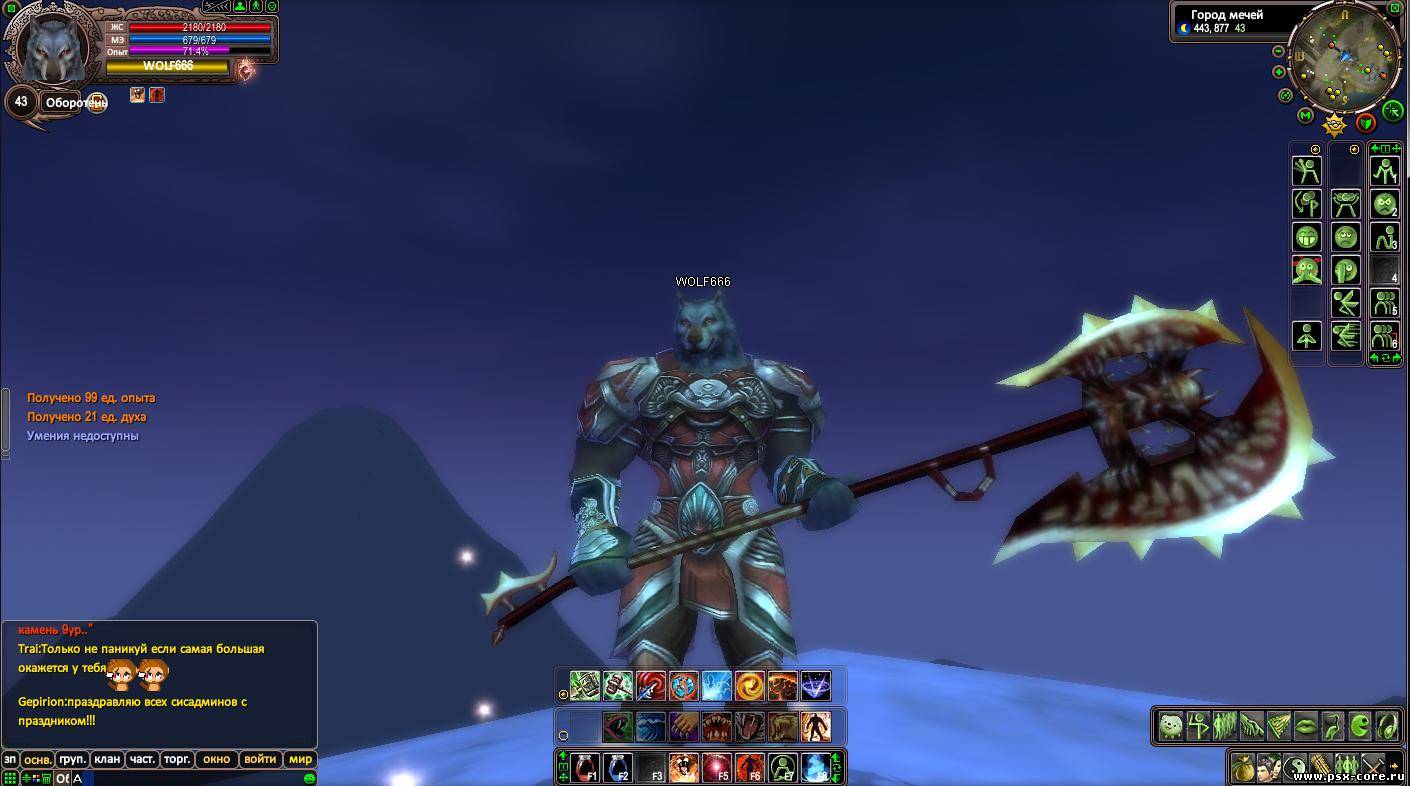Image resolution: width=1410 pixels, height=786 pixels.
Task: Use the grinning face emote
Action: (x=1307, y=237)
